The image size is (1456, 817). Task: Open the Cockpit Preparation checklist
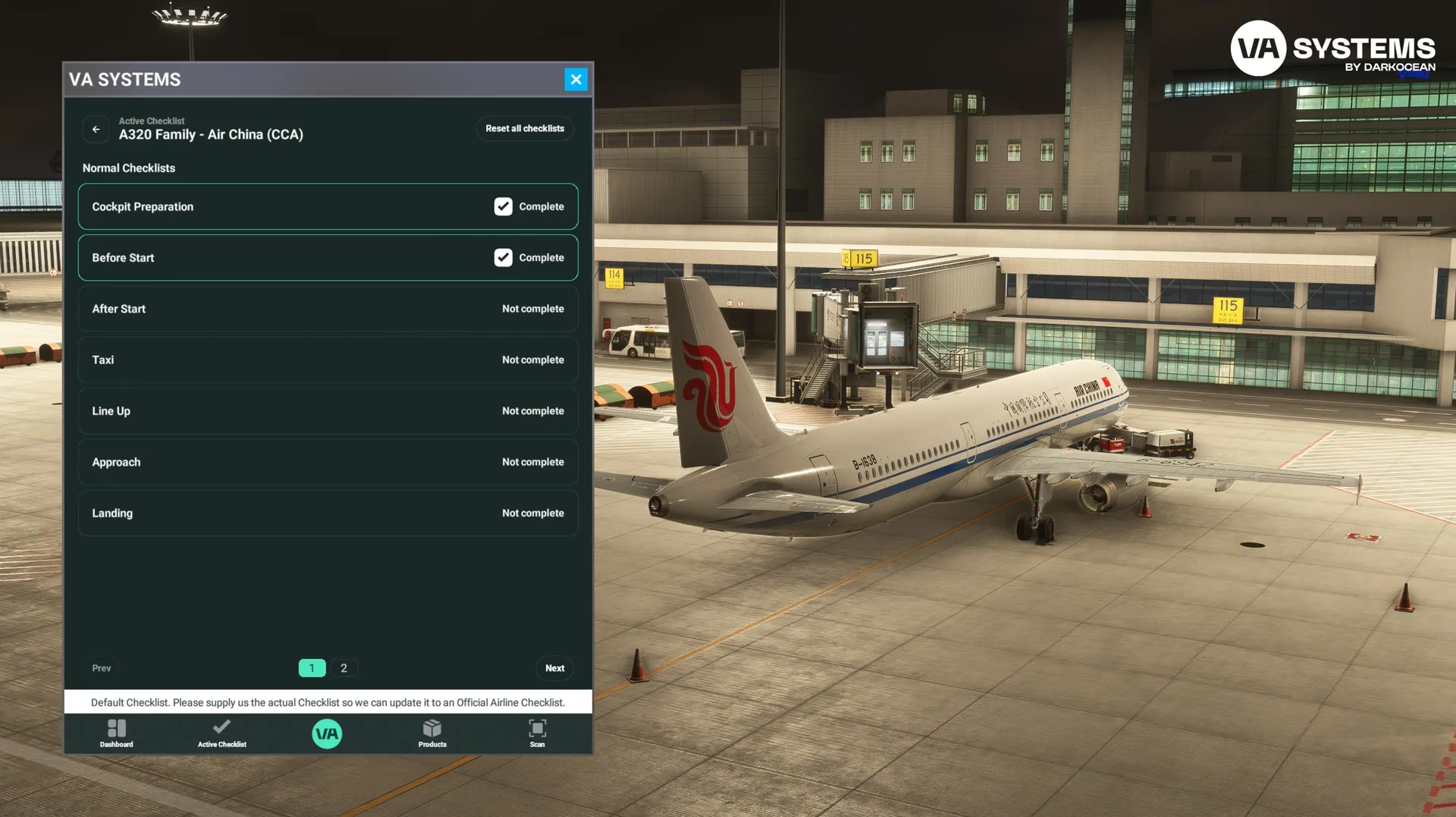point(288,207)
